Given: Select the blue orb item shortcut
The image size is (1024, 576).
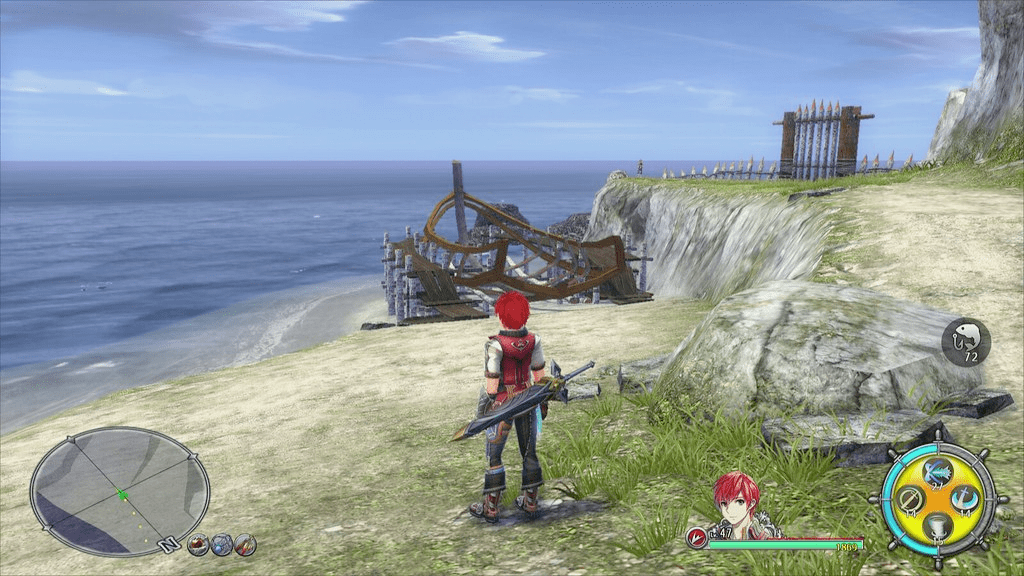Looking at the screenshot, I should point(221,545).
